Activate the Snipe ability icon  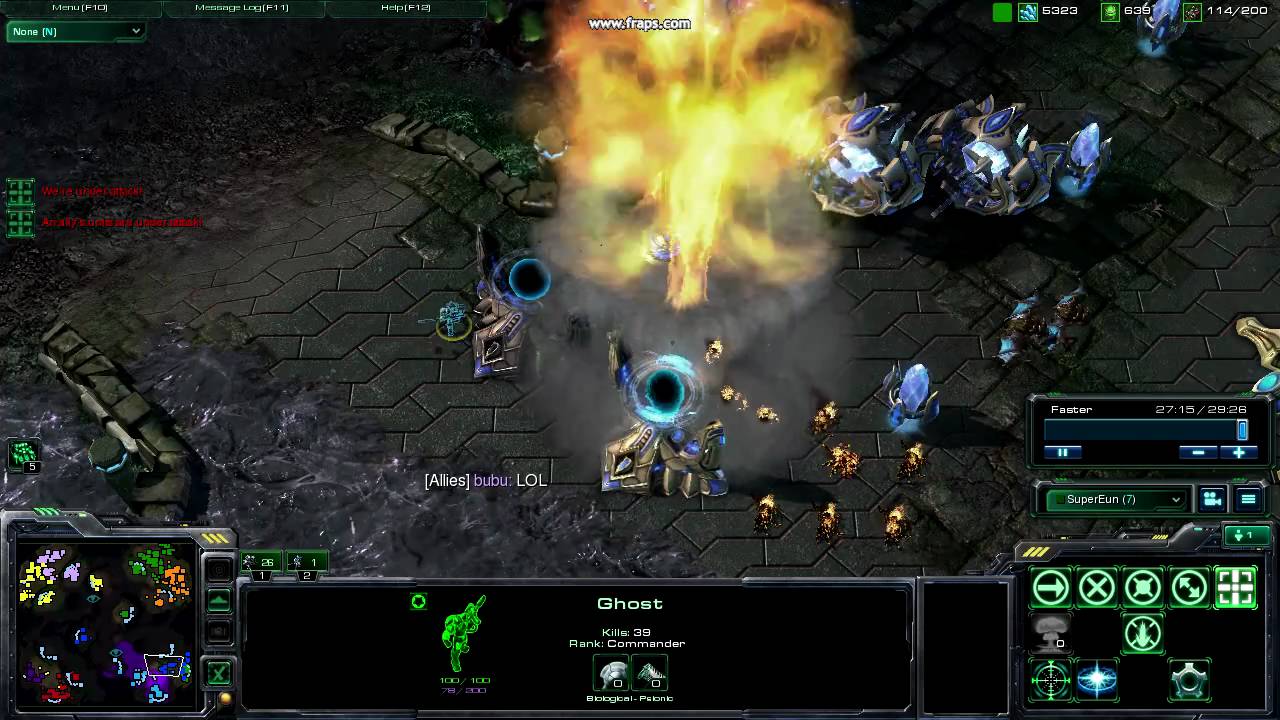point(1051,680)
